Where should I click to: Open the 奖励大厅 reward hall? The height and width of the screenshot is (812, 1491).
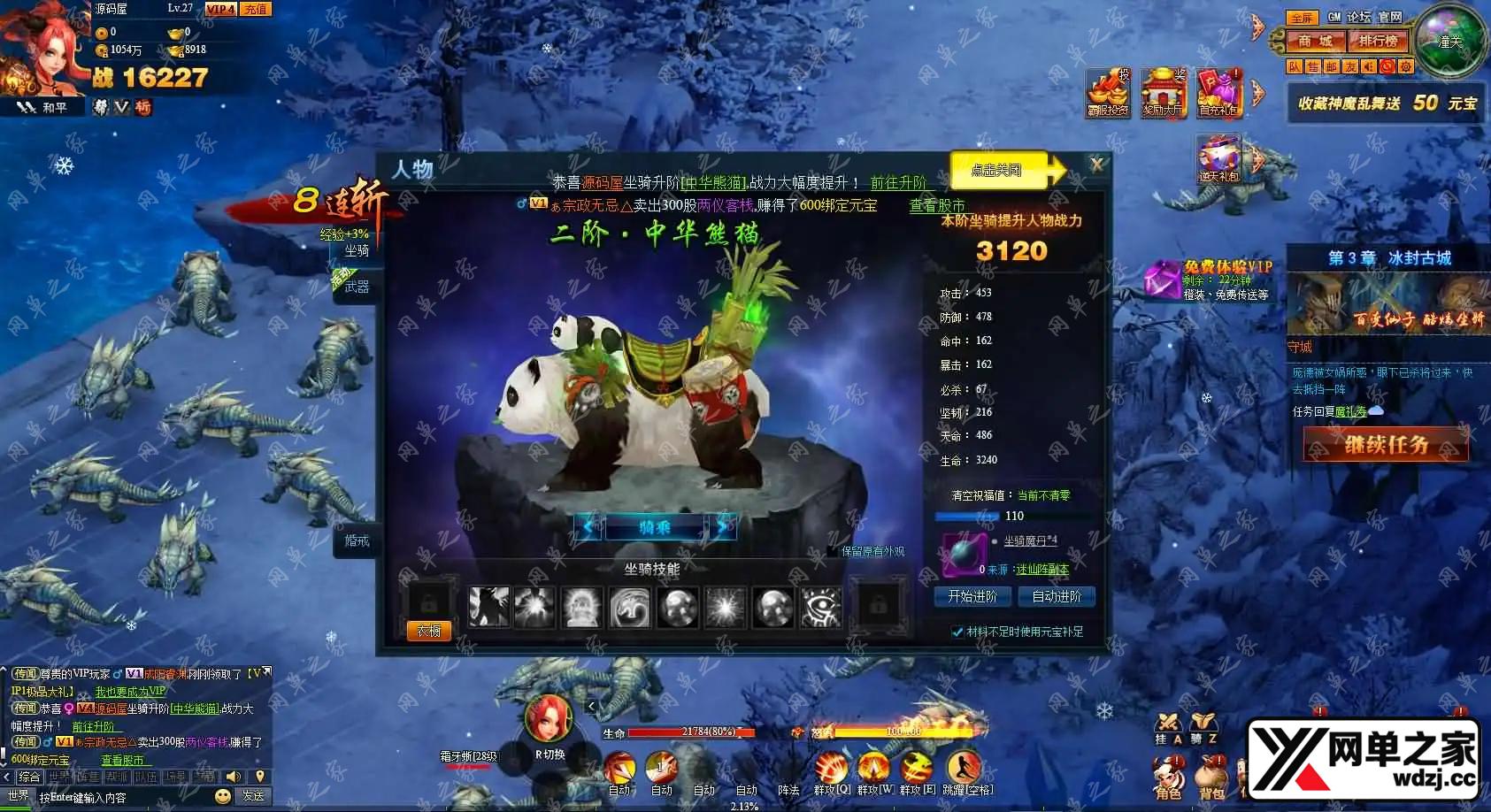pyautogui.click(x=1163, y=93)
